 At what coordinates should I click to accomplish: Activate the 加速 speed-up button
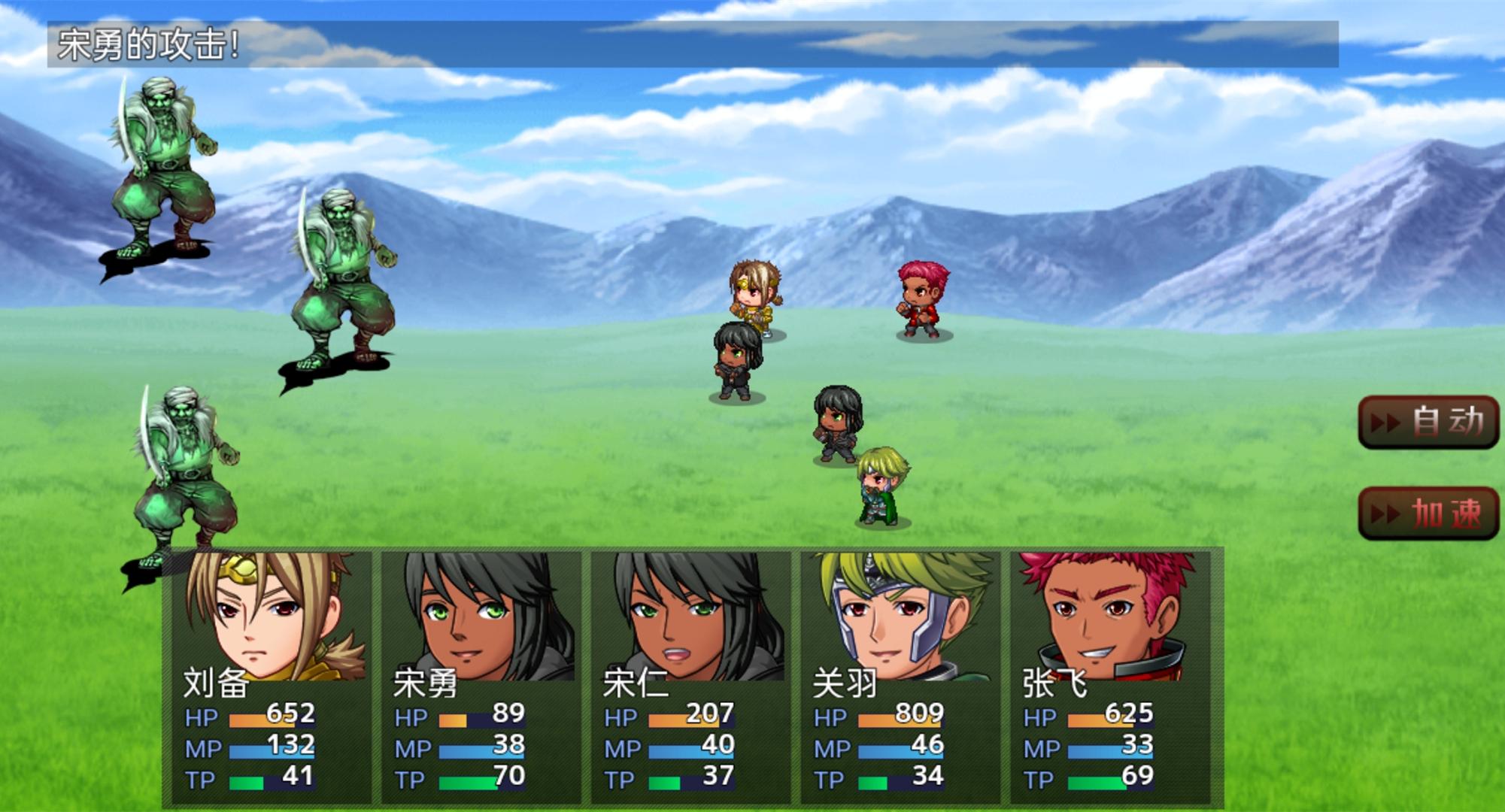point(1428,514)
